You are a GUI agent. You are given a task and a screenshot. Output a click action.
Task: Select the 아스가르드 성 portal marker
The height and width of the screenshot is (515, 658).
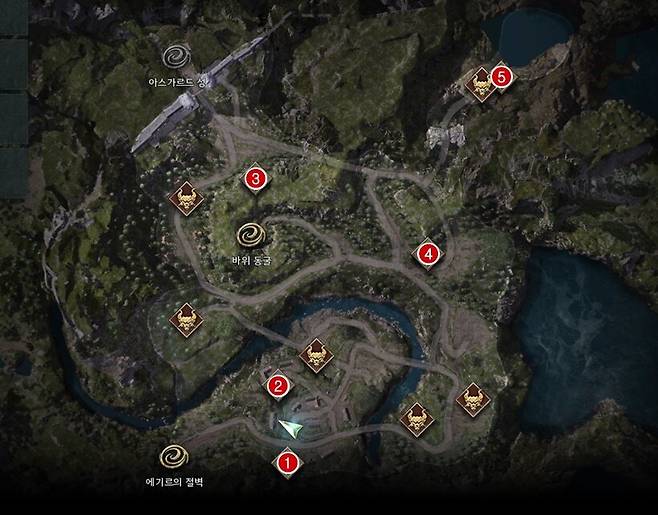click(180, 53)
